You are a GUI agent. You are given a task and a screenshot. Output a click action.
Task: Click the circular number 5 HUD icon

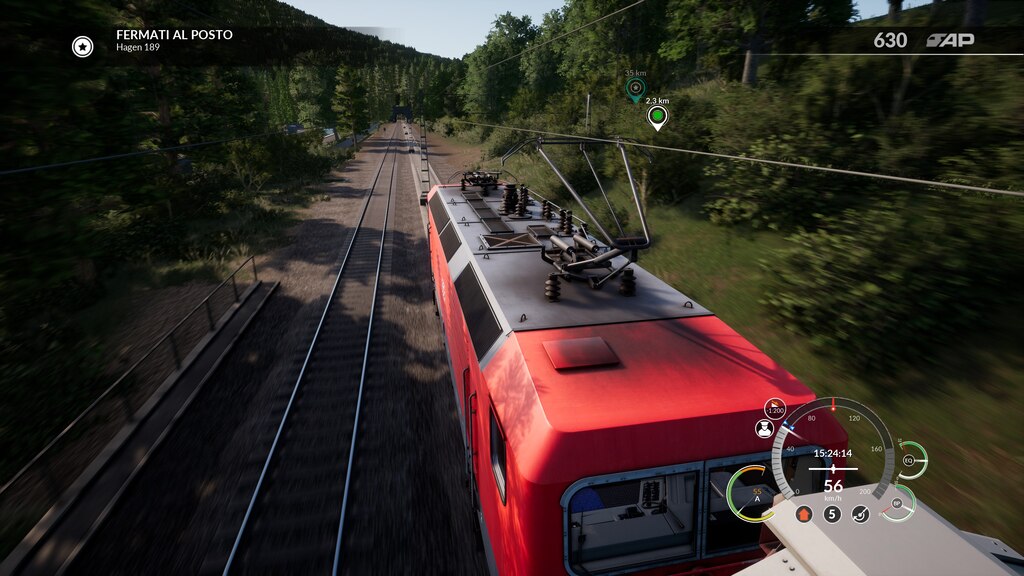(832, 514)
